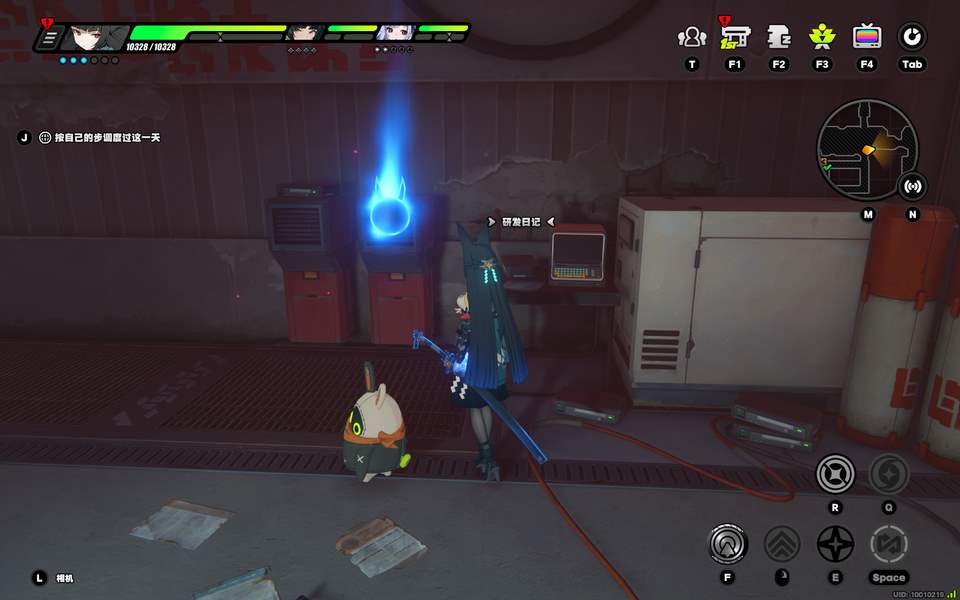Screen dimensions: 960x600
Task: Open the 1st event podium icon
Action: pyautogui.click(x=735, y=37)
